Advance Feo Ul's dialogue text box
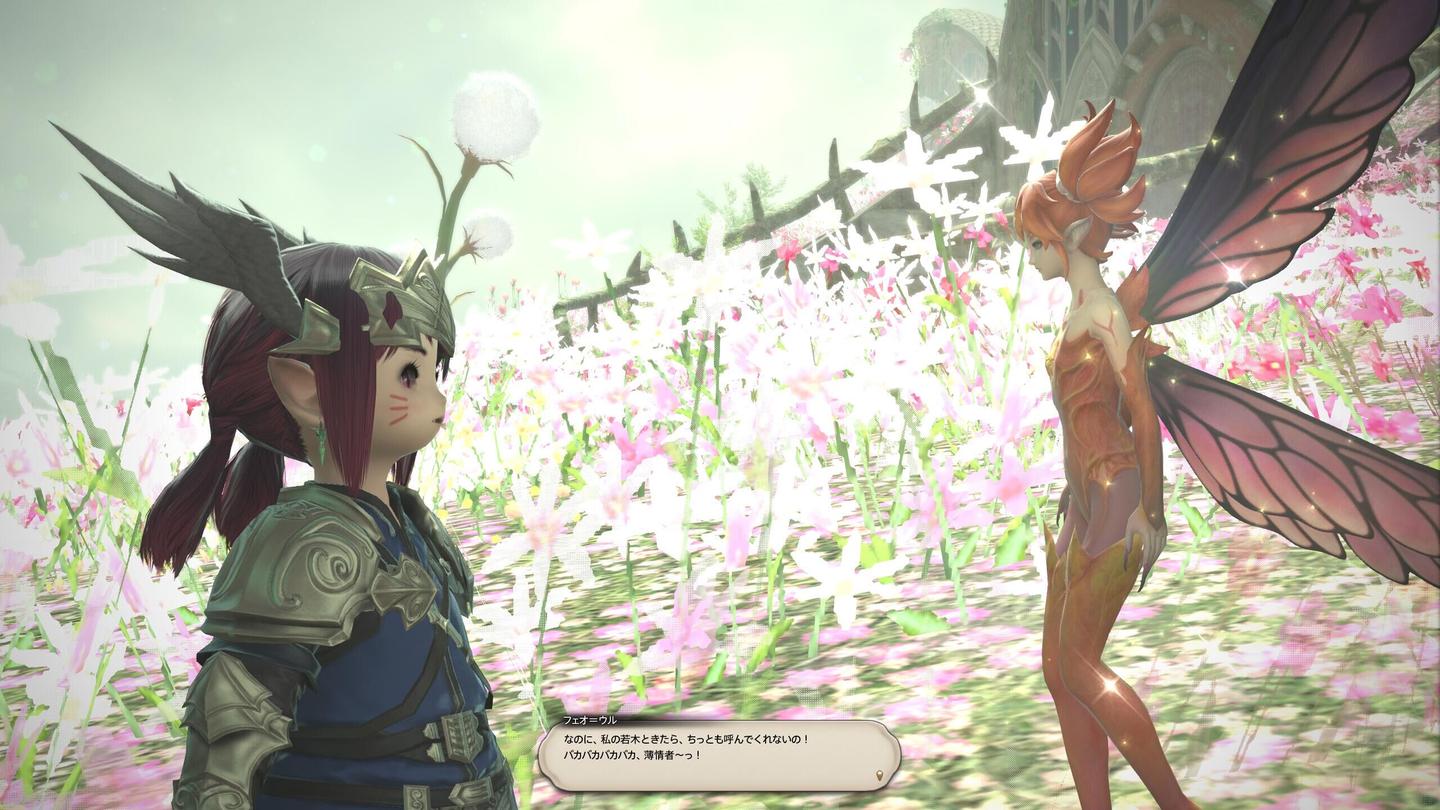The height and width of the screenshot is (810, 1440). pyautogui.click(x=718, y=755)
